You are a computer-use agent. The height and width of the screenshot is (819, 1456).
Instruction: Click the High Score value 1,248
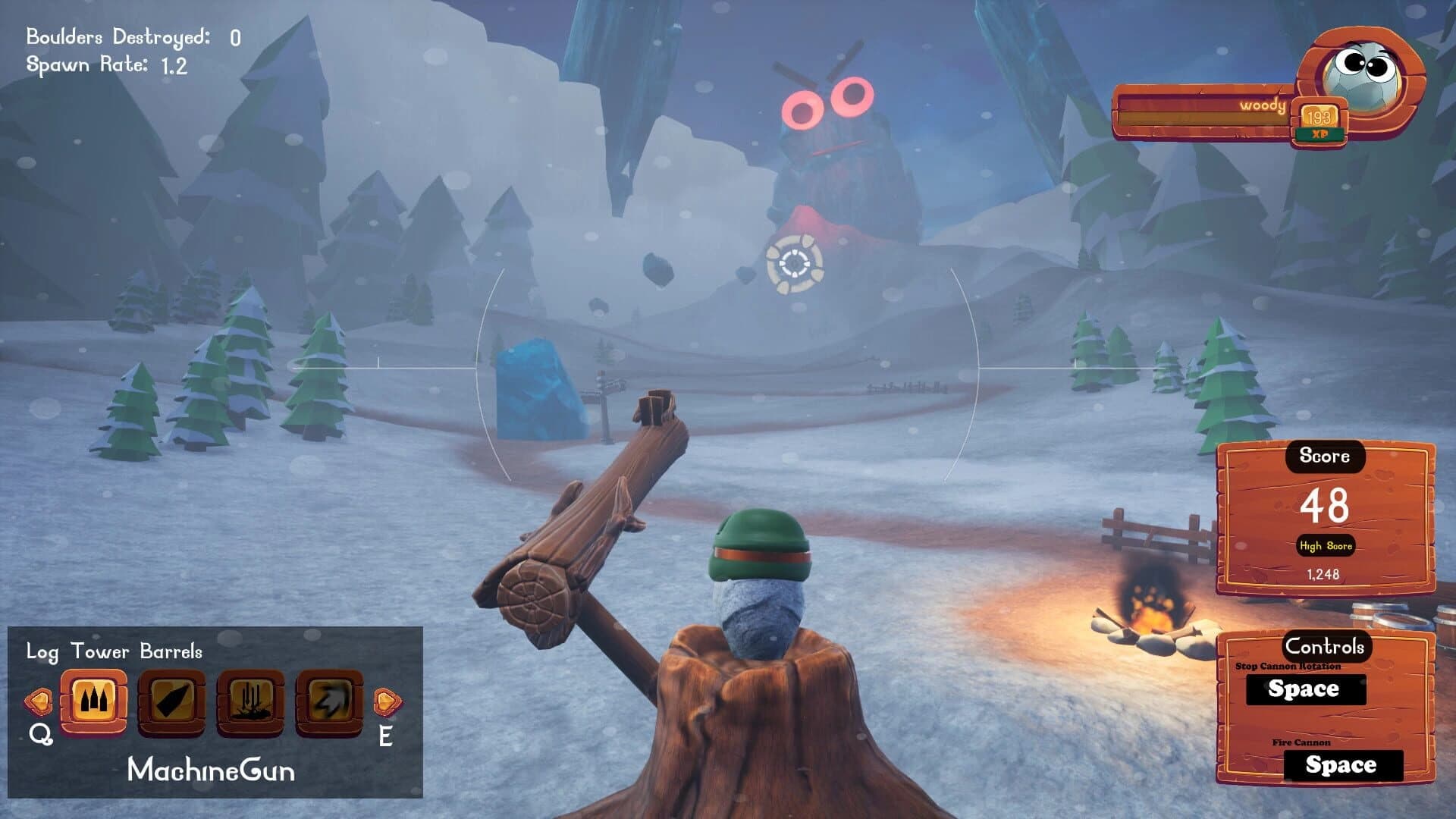(x=1323, y=575)
